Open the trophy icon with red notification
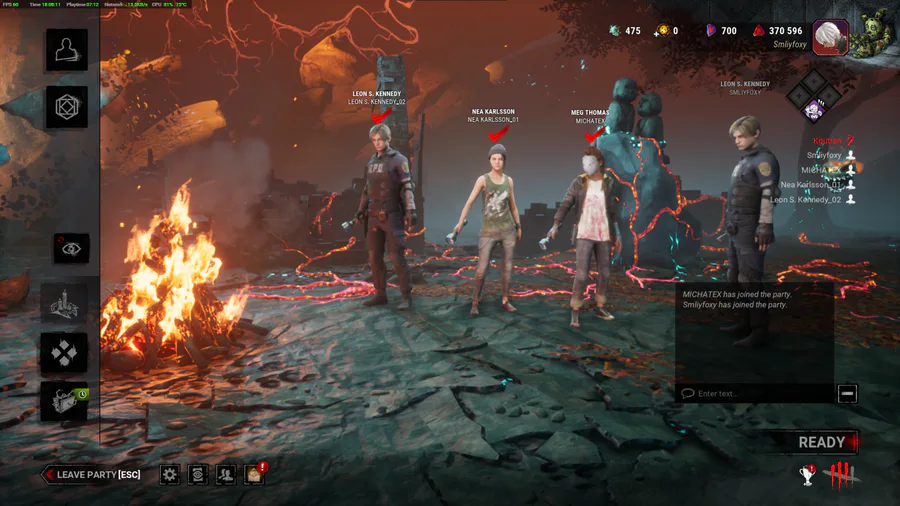Viewport: 900px width, 506px height. pyautogui.click(x=808, y=474)
